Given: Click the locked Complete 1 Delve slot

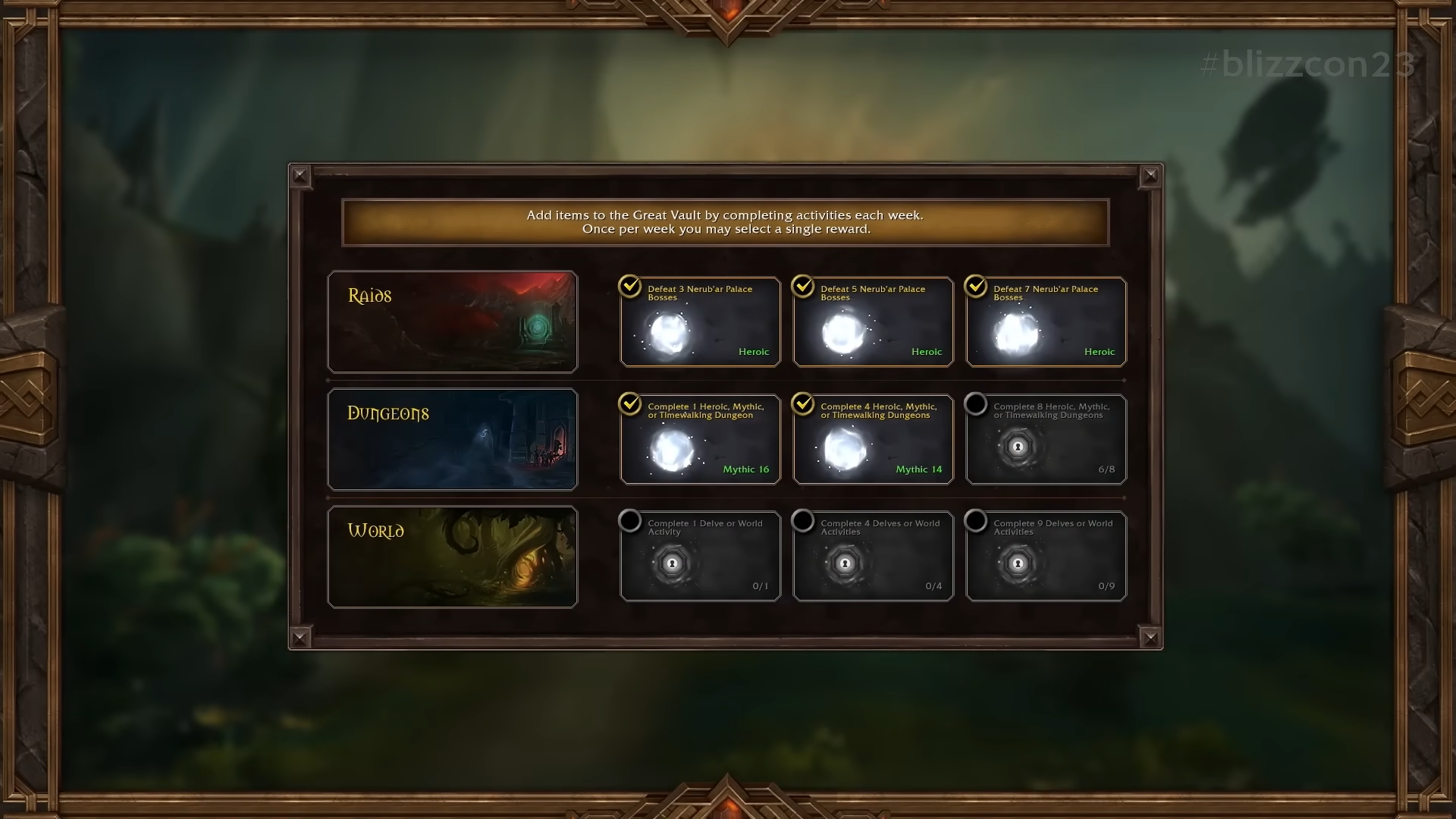Looking at the screenshot, I should 700,557.
